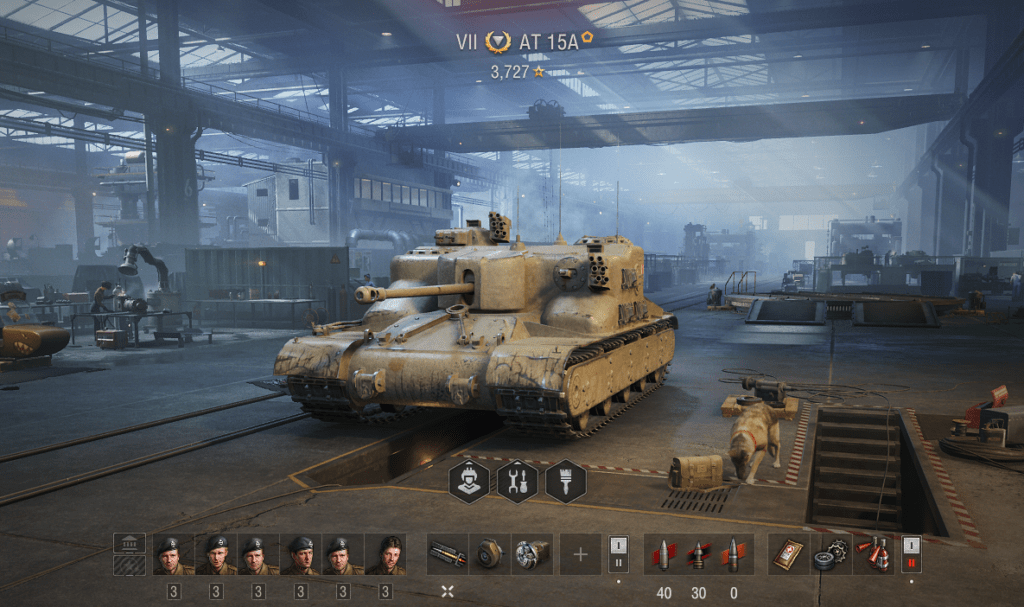
Task: Select the repair kit gears consumable
Action: pyautogui.click(x=830, y=554)
